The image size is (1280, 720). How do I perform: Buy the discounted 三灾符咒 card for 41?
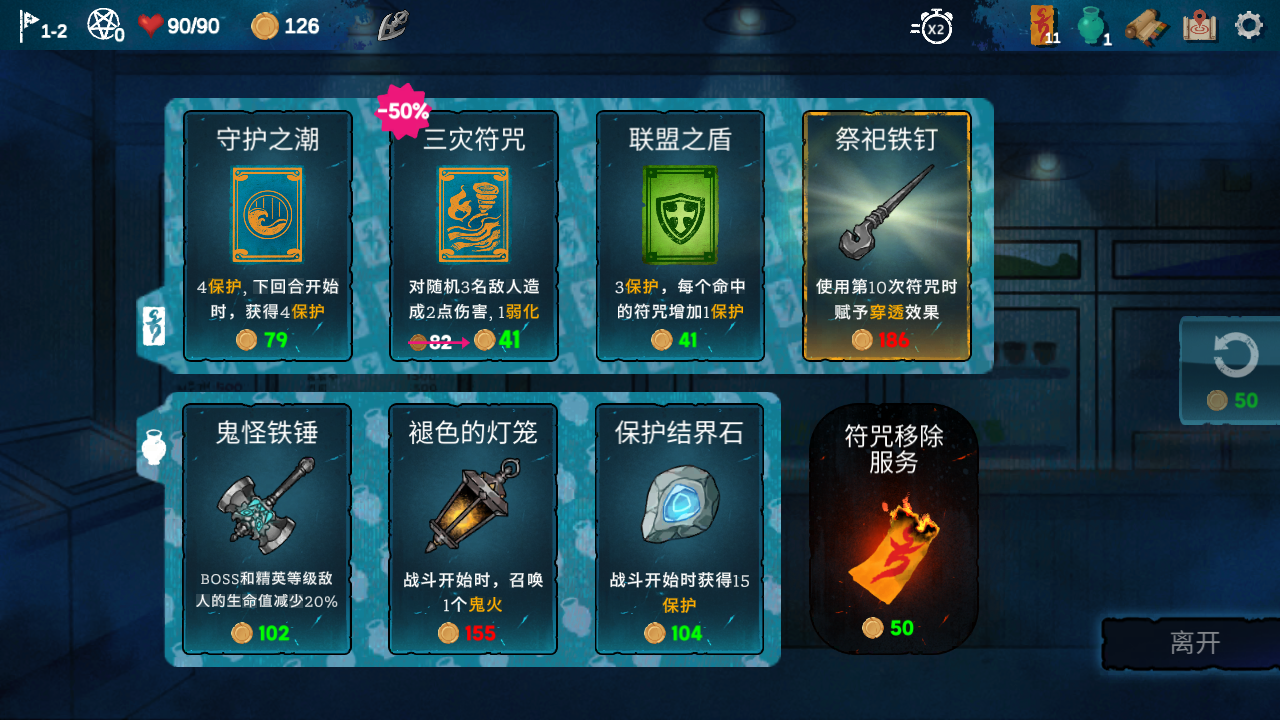(472, 235)
